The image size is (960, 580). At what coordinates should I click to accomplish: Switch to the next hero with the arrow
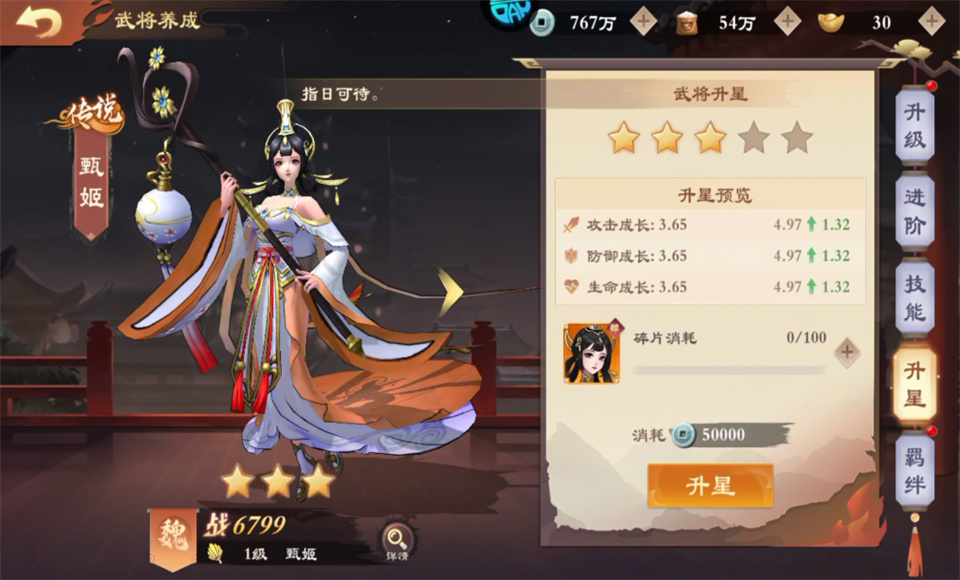(452, 292)
